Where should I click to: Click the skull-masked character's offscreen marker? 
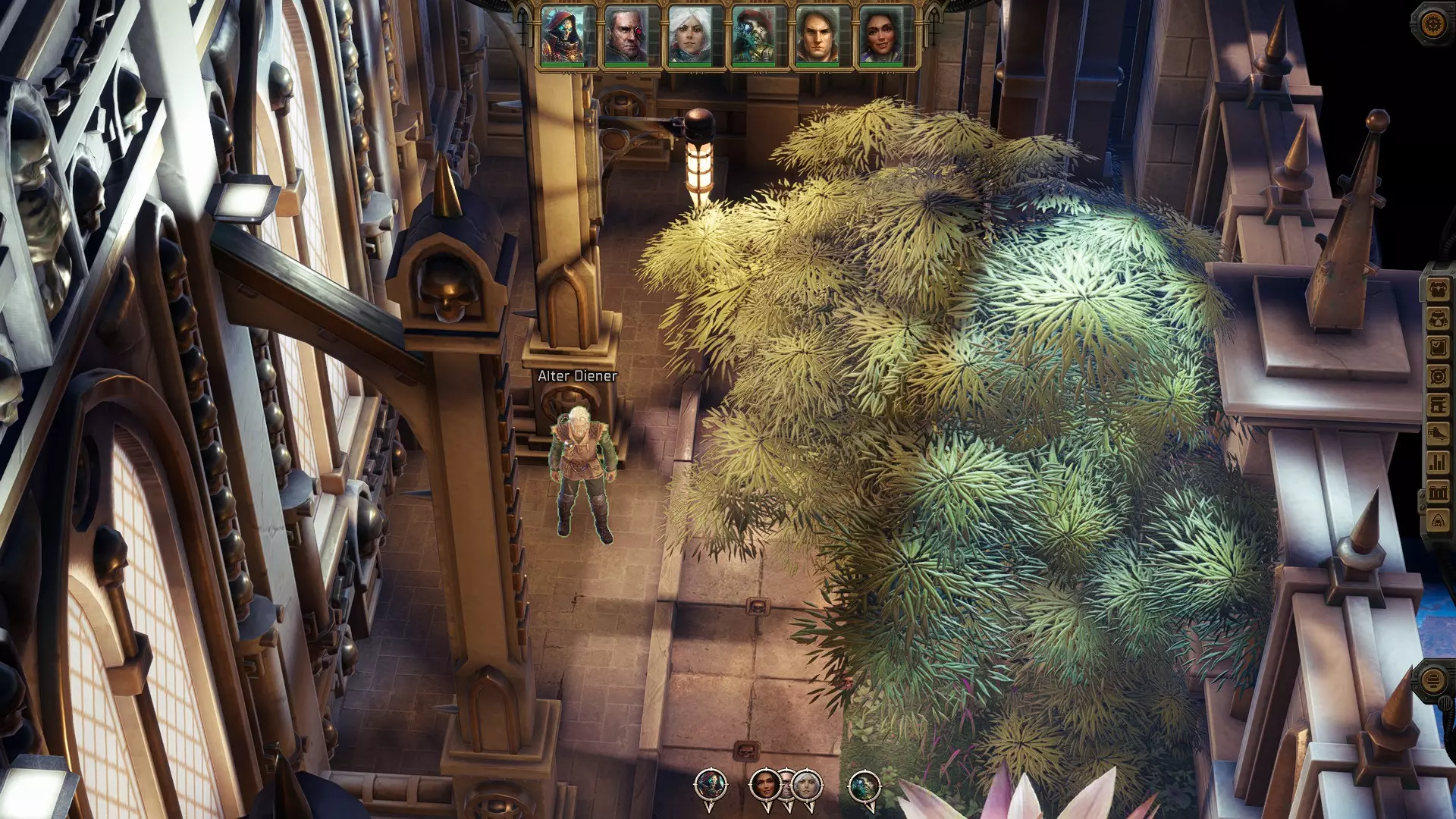point(711,786)
